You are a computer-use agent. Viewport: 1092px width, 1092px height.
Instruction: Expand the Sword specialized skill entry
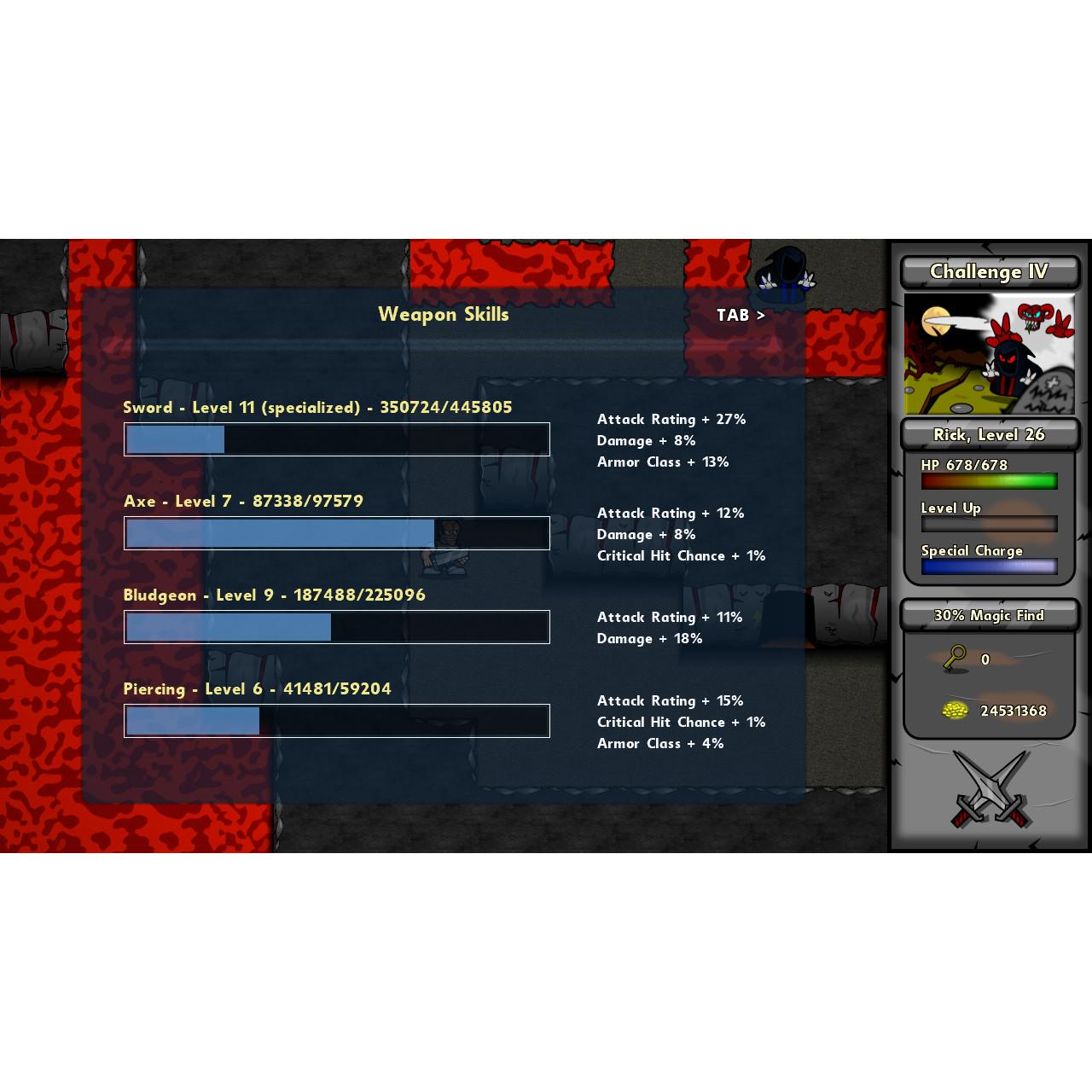coord(317,407)
